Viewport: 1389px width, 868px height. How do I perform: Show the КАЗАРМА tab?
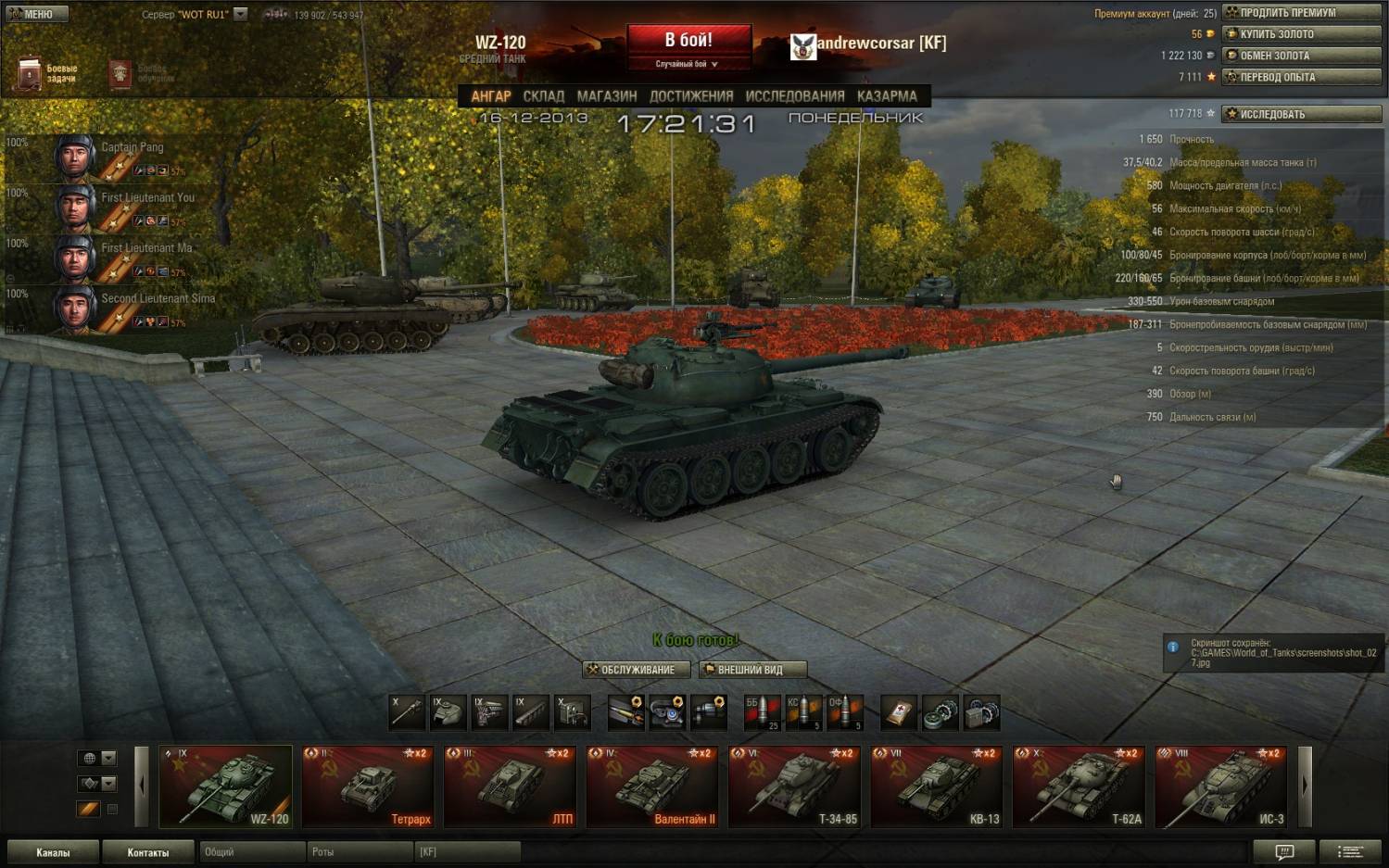[887, 96]
